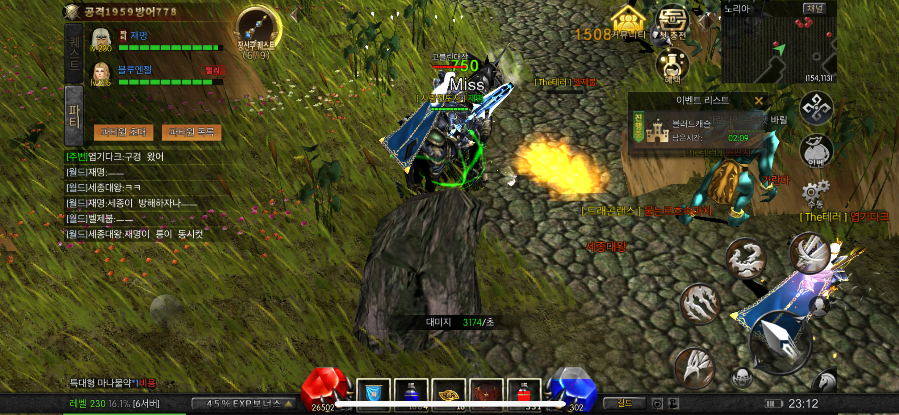
Task: Open the 혜택 benefits potion icon
Action: (x=672, y=65)
